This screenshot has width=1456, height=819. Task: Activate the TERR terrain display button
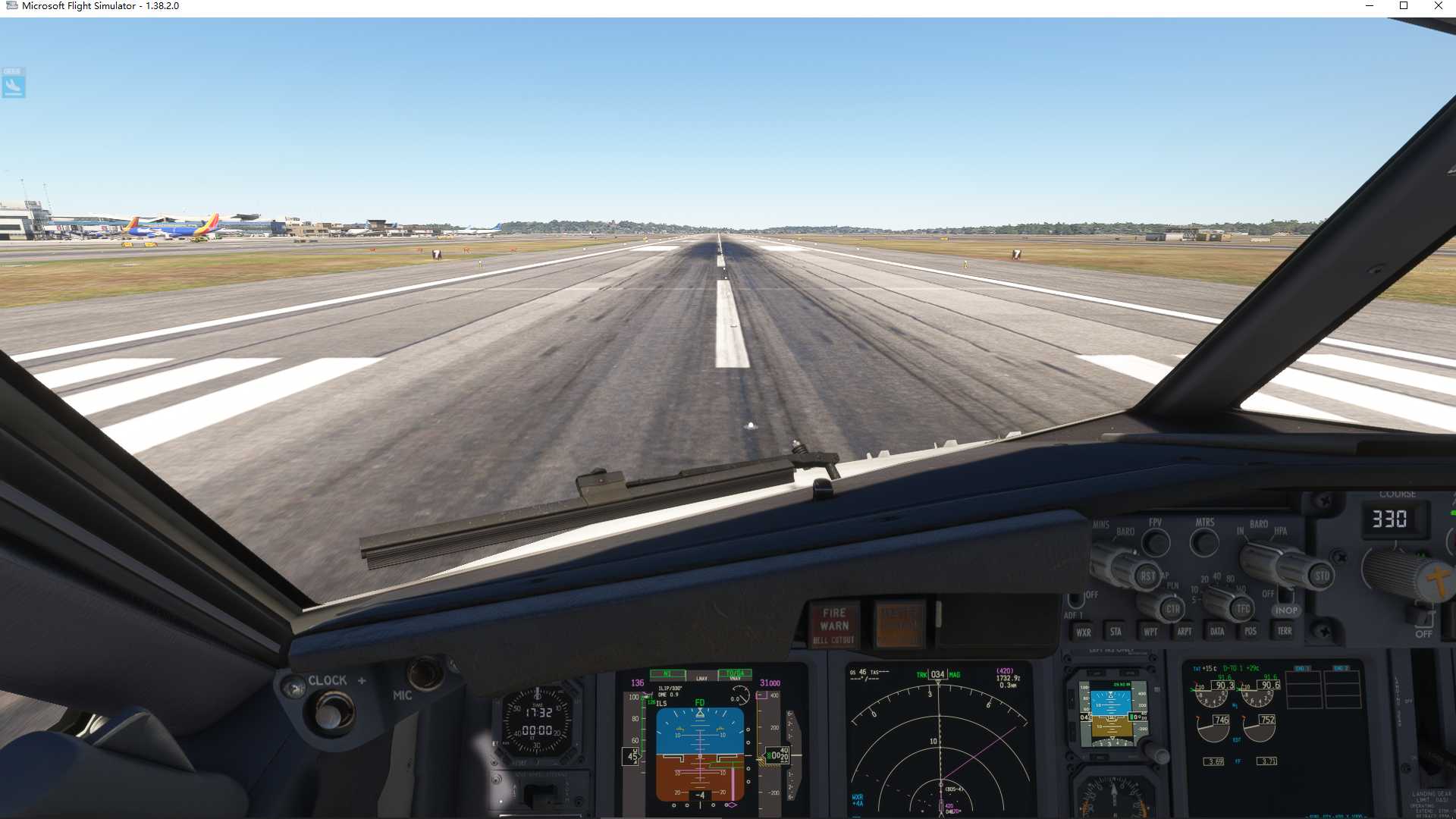pyautogui.click(x=1285, y=632)
